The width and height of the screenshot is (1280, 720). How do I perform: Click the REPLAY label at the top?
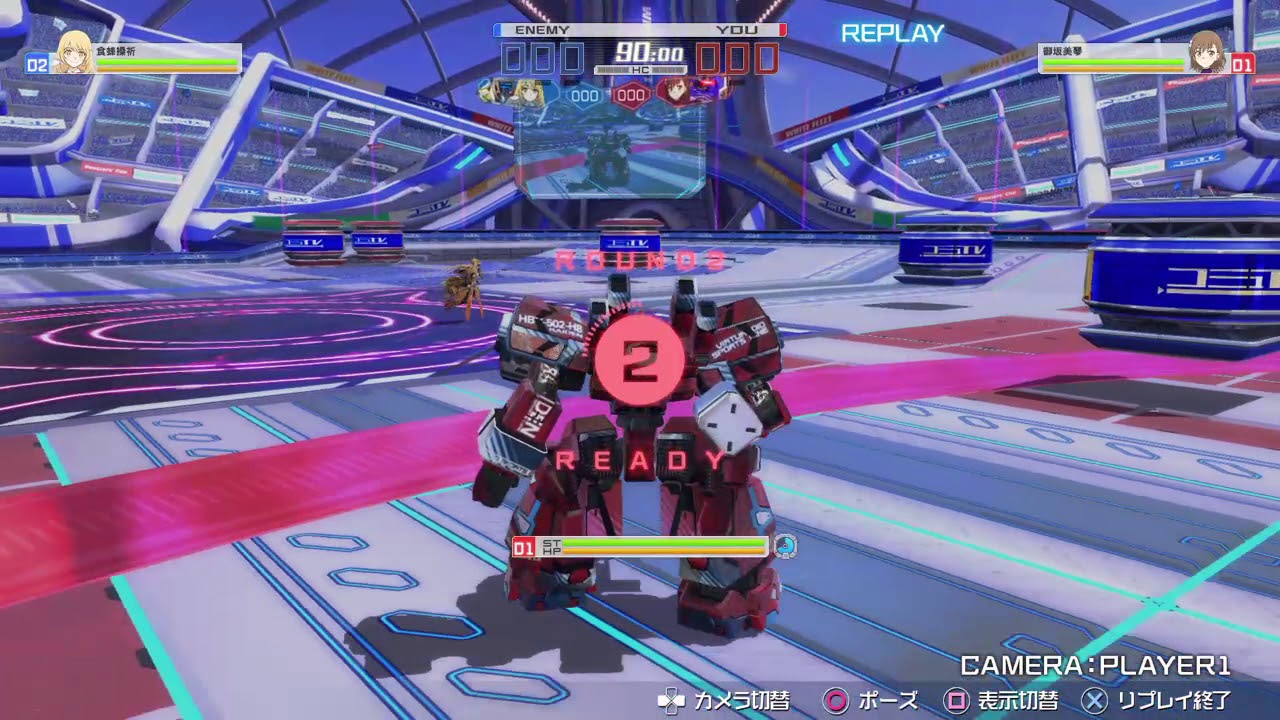(891, 33)
